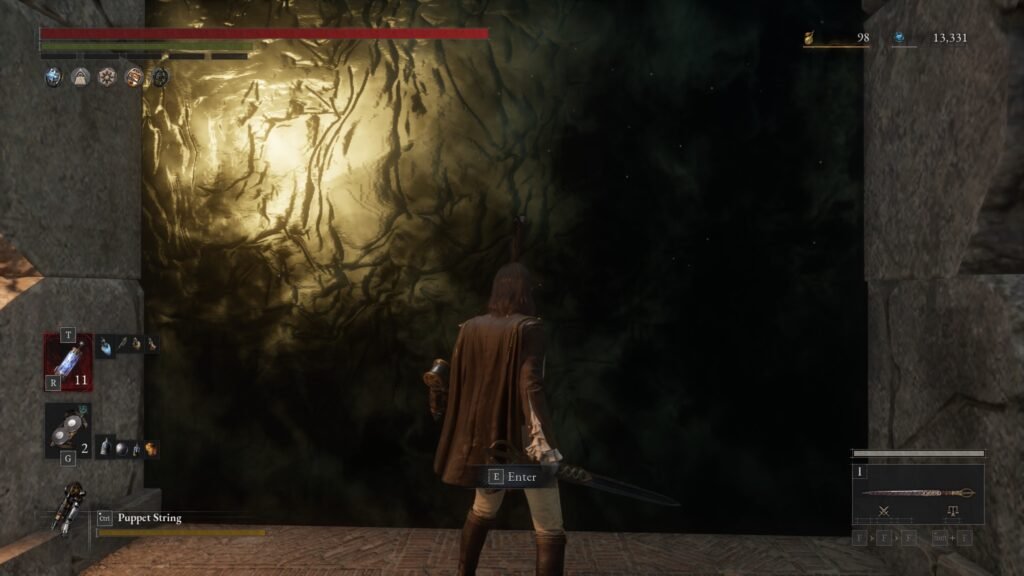Select the equipped sword weapon slot
This screenshot has width=1024, height=576.
point(917,492)
